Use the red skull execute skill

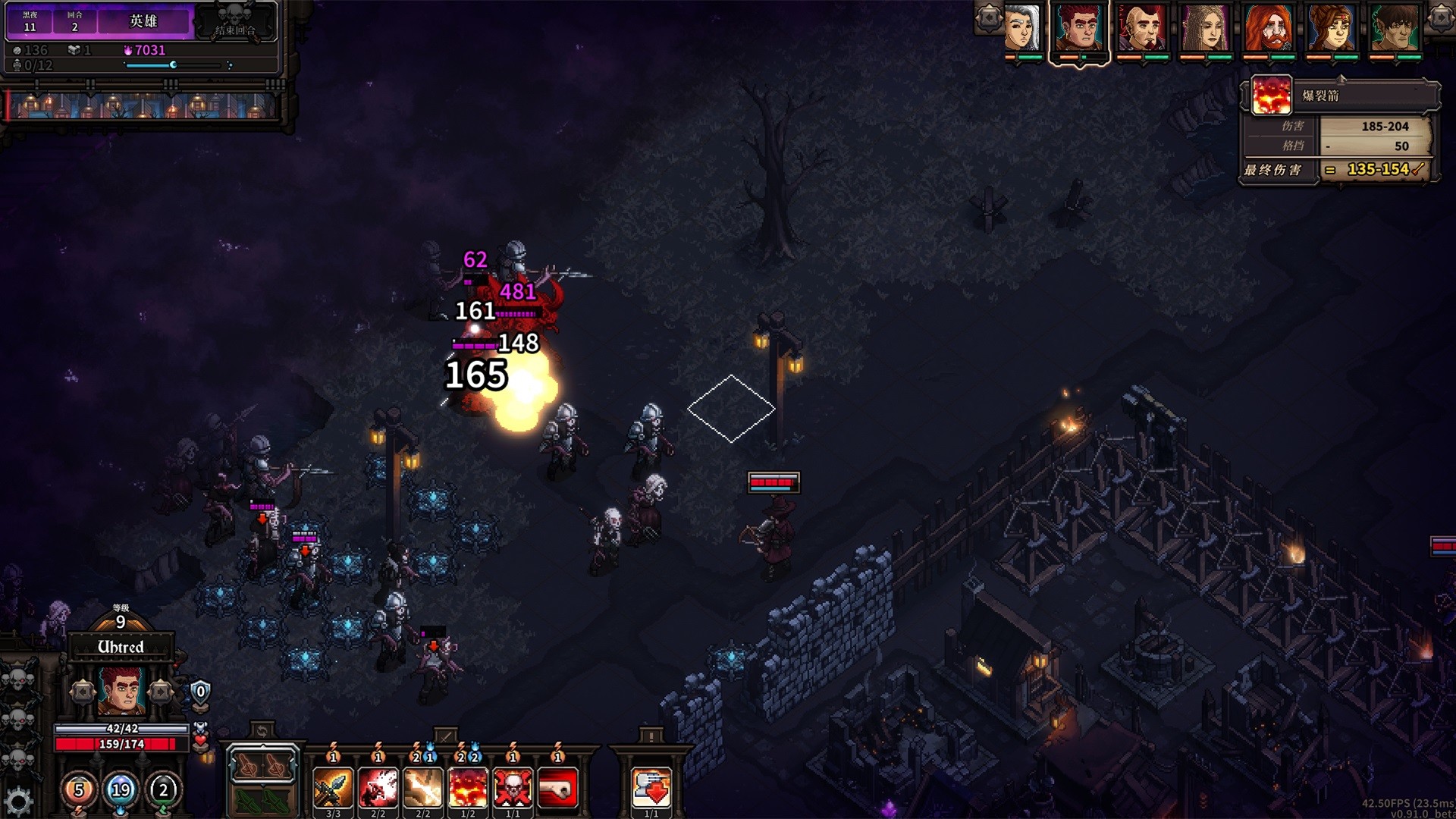point(512,787)
